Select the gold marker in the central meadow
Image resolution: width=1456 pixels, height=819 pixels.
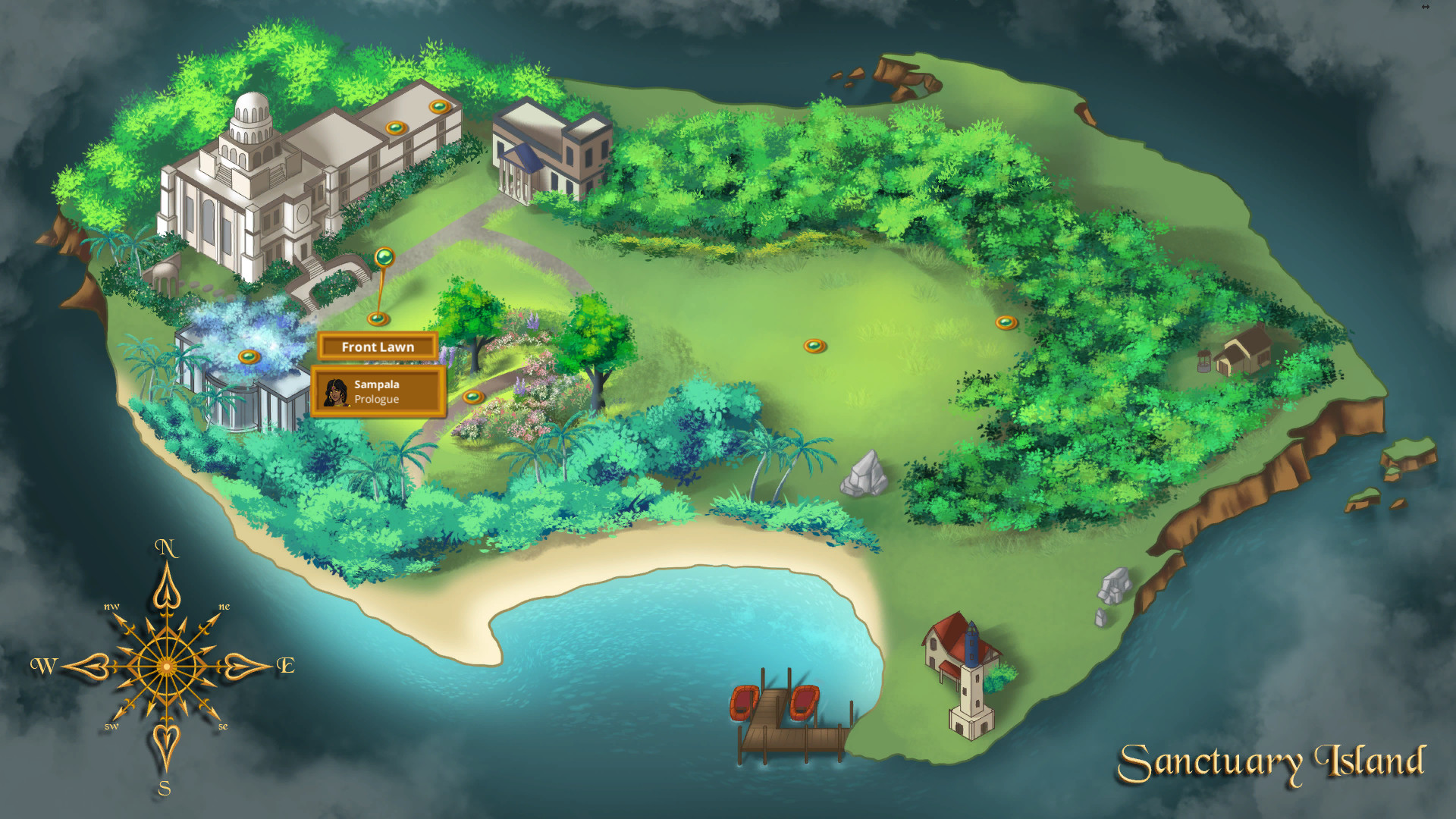coord(815,345)
